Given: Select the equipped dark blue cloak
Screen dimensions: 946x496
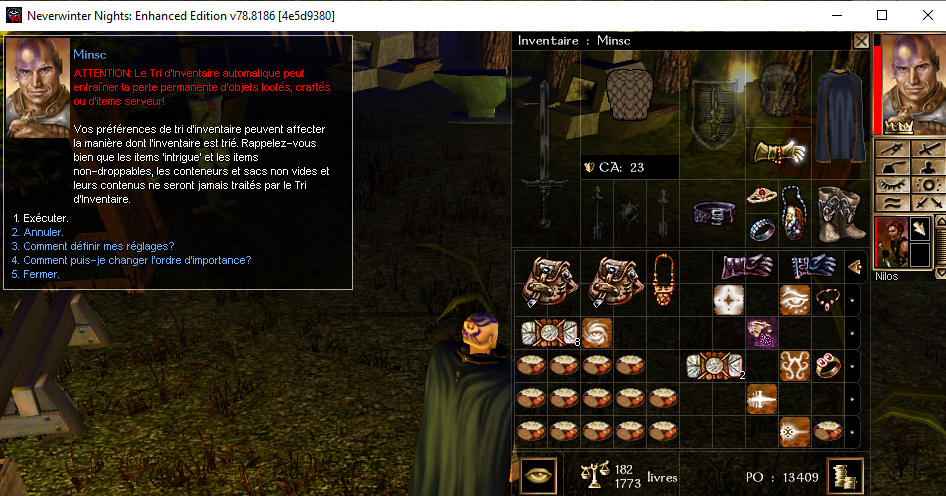Looking at the screenshot, I should coord(838,106).
